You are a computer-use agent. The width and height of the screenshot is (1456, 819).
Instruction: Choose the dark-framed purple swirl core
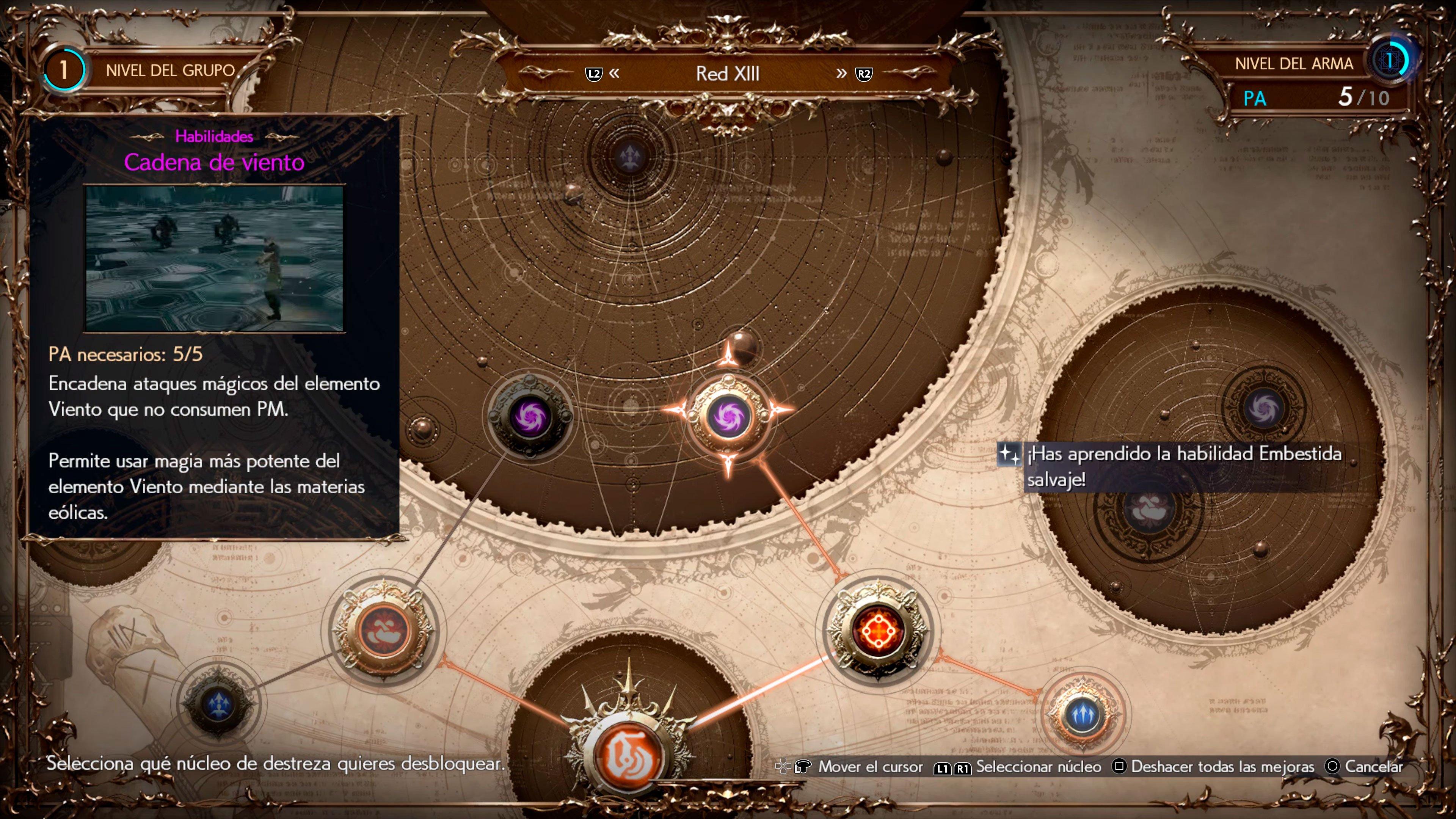[530, 417]
